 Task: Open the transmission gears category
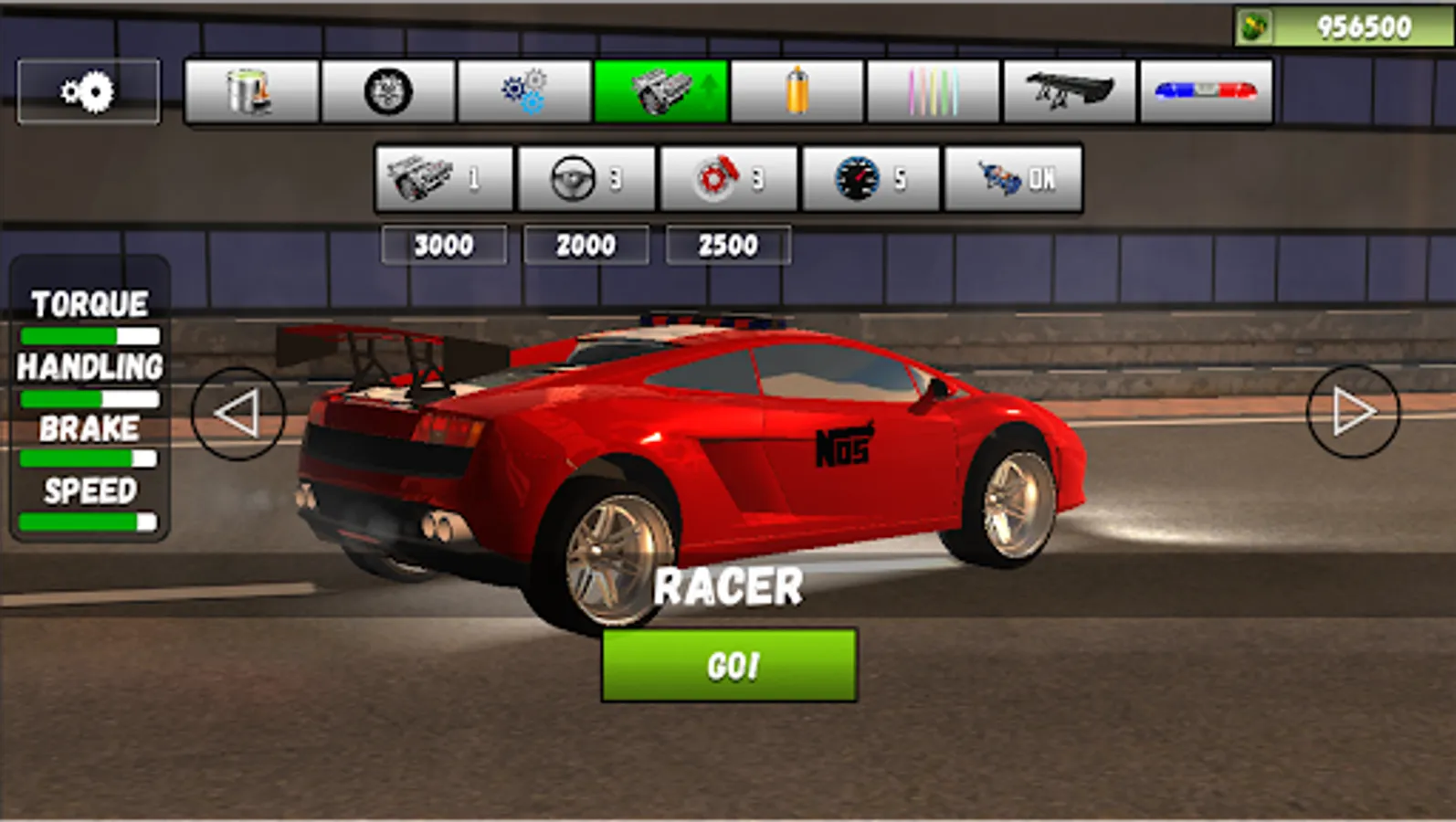click(x=524, y=91)
